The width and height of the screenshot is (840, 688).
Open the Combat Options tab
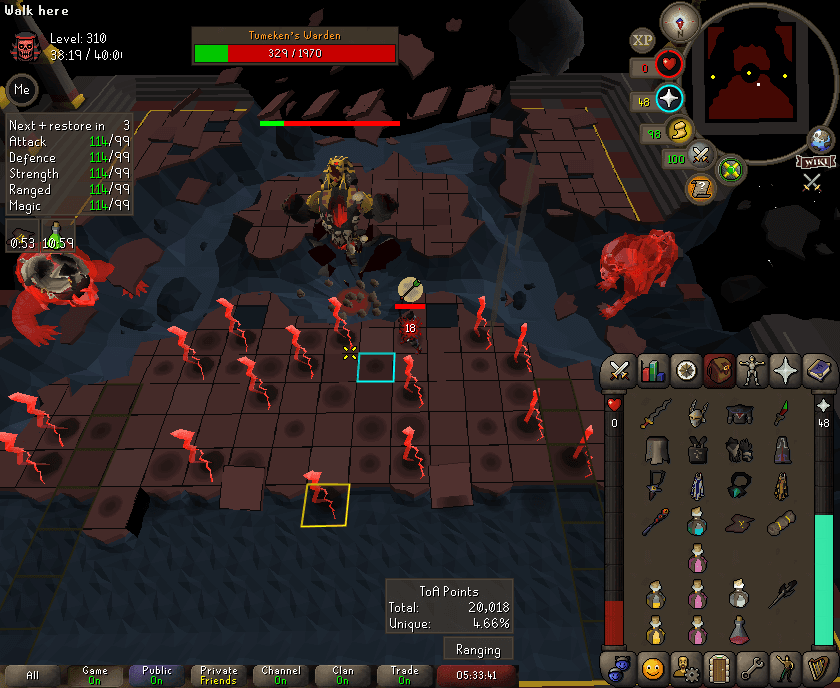pos(619,371)
